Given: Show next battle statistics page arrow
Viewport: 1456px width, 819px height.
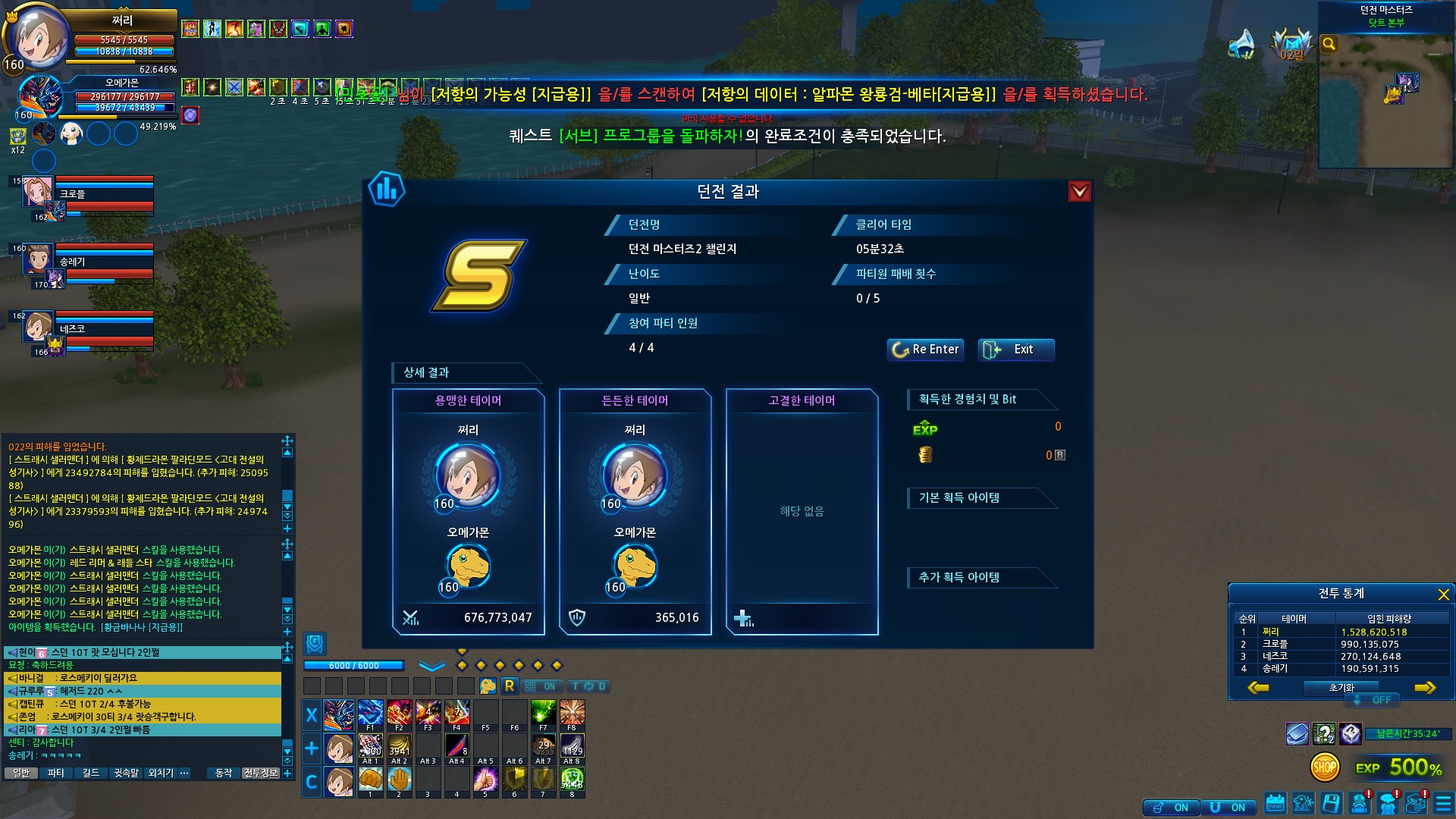Looking at the screenshot, I should (x=1425, y=688).
